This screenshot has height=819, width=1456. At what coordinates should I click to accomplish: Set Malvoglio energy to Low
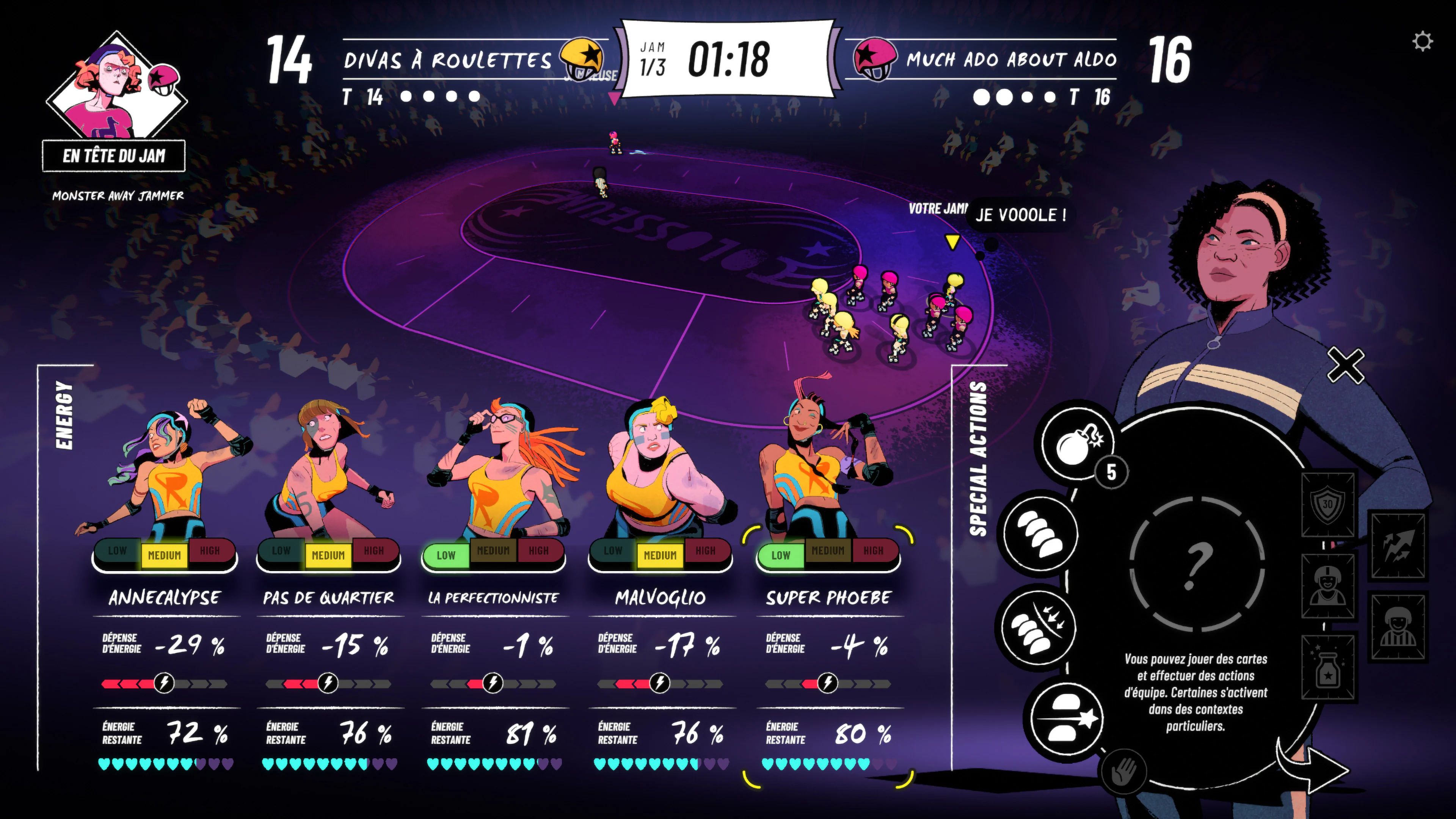pos(613,551)
